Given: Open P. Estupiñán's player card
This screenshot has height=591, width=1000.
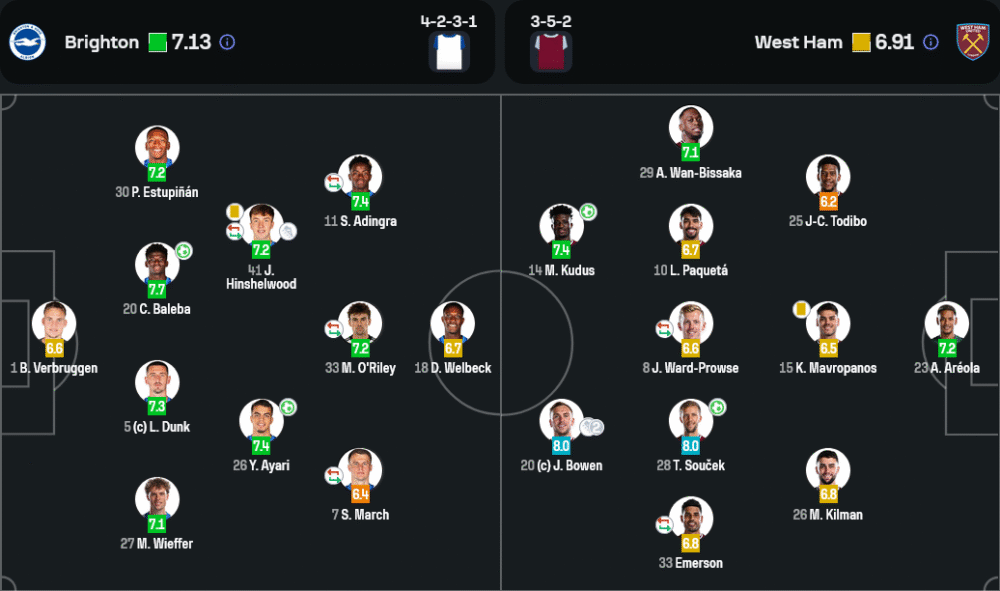Looking at the screenshot, I should tap(157, 148).
